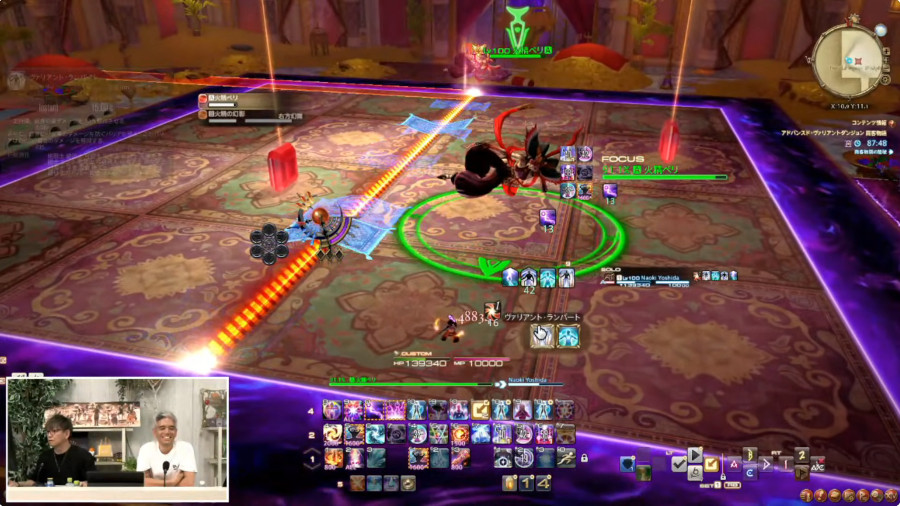
Task: Use the Variant Rampart duty action
Action: click(542, 336)
